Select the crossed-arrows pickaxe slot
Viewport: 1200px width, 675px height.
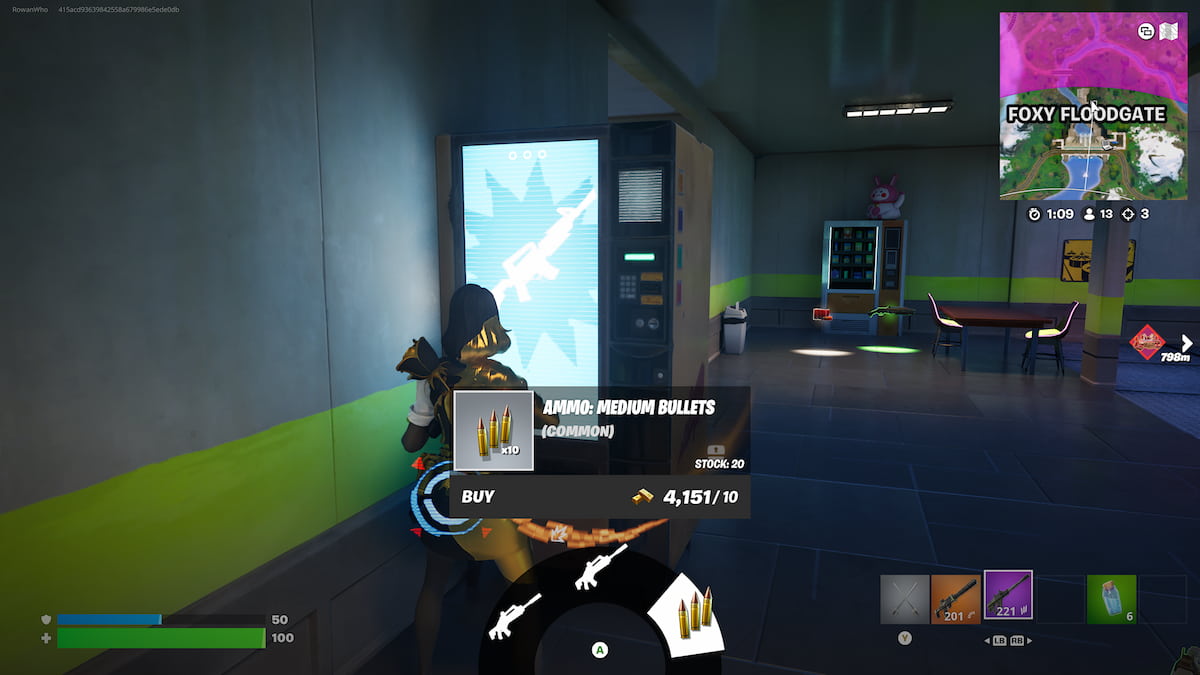point(904,599)
